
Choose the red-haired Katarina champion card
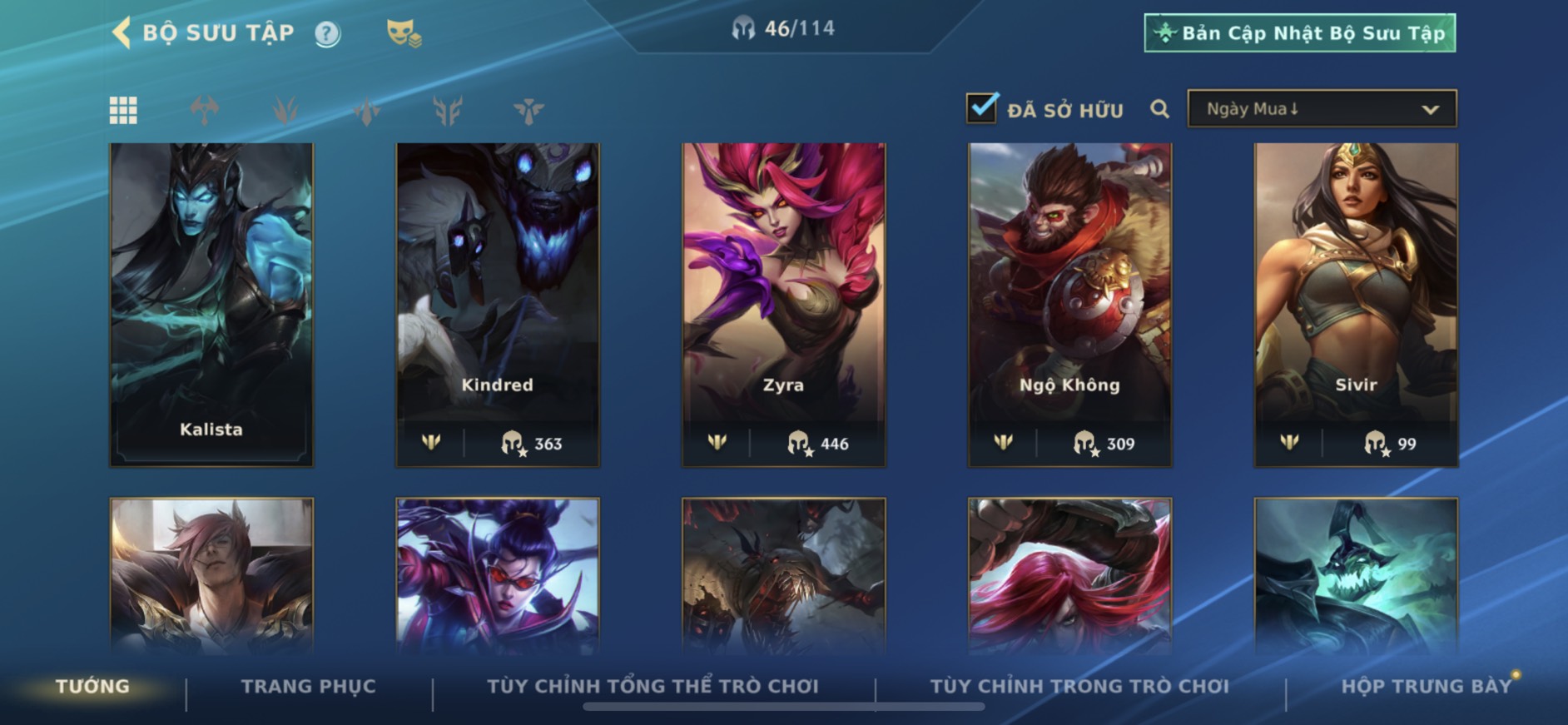(x=1069, y=574)
